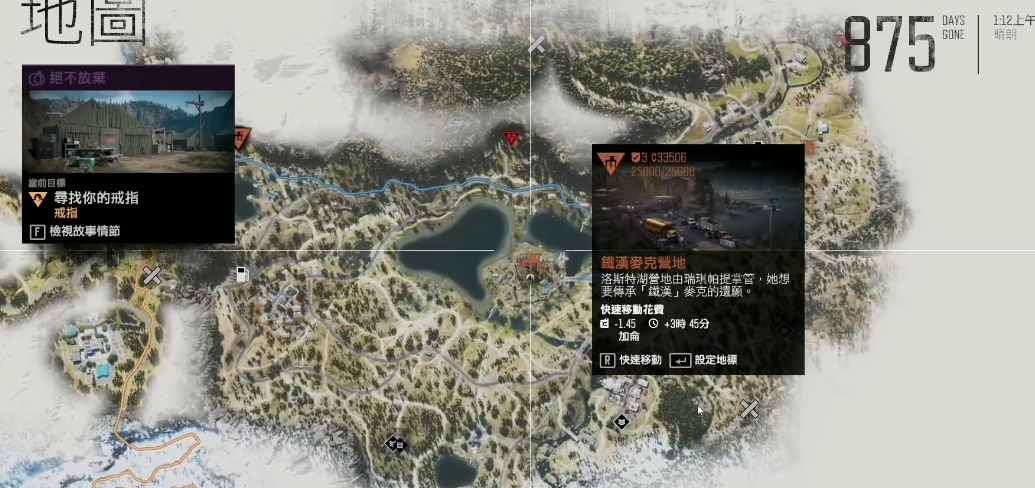Click the red triangle marker on the map
Viewport: 1035px width, 488px height.
[x=513, y=139]
